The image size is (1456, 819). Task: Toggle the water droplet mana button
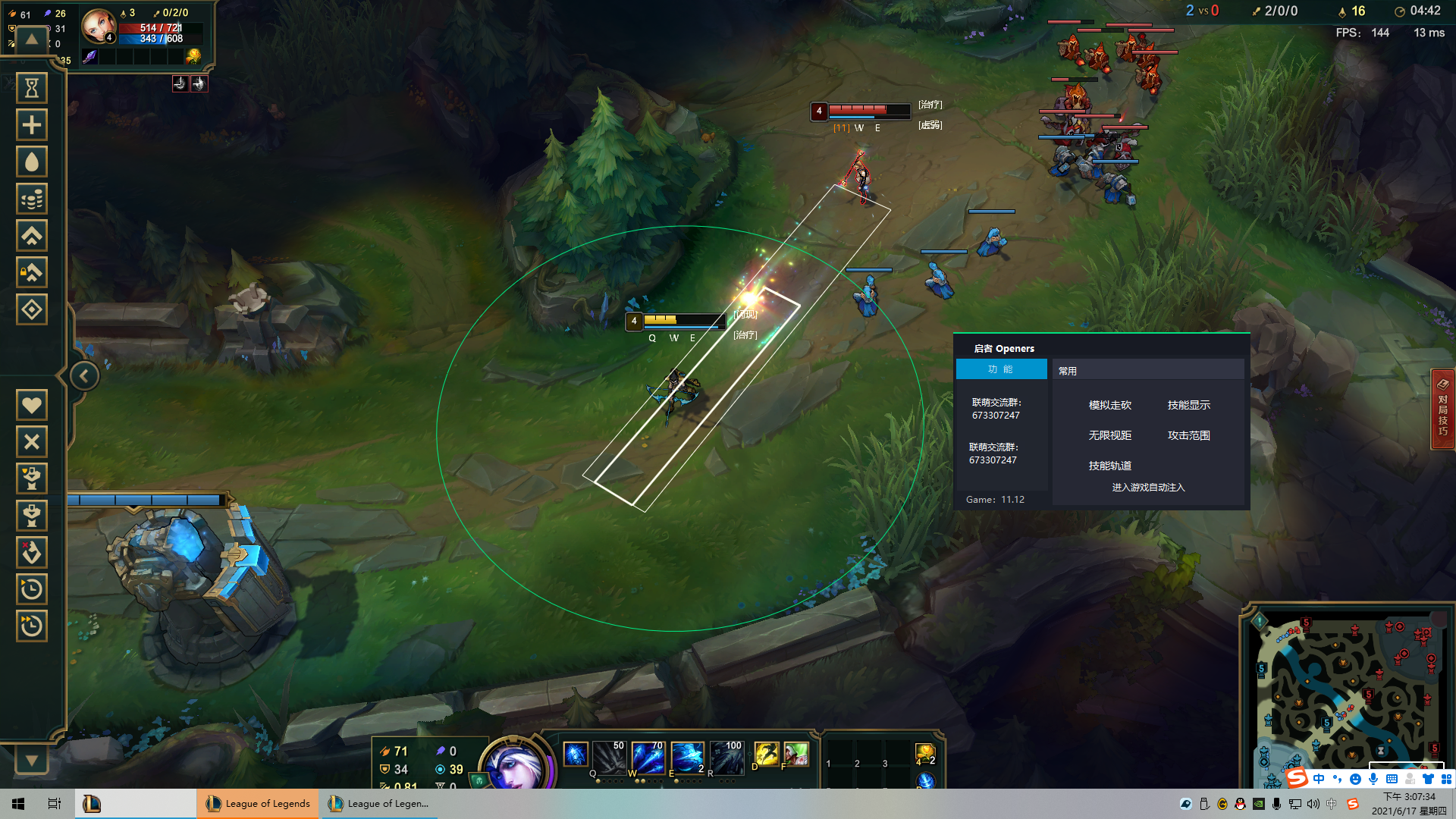click(32, 162)
